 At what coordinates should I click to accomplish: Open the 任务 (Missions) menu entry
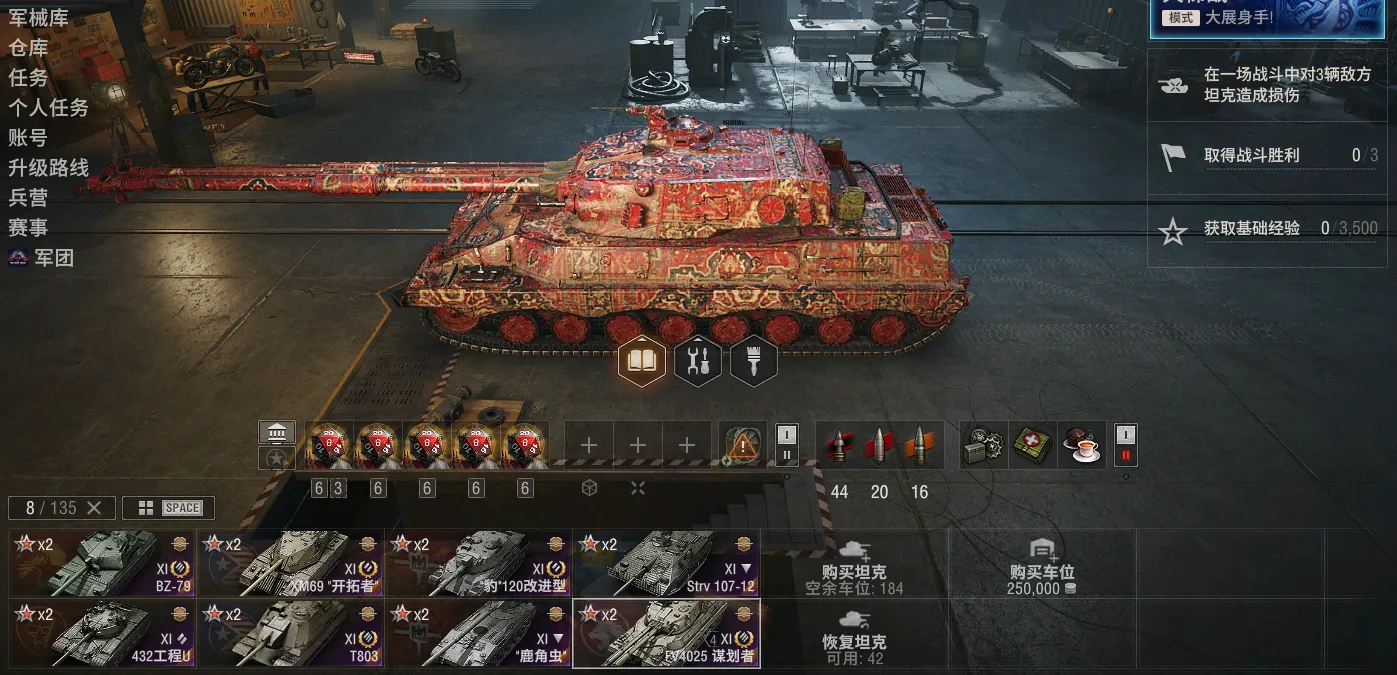coord(28,77)
